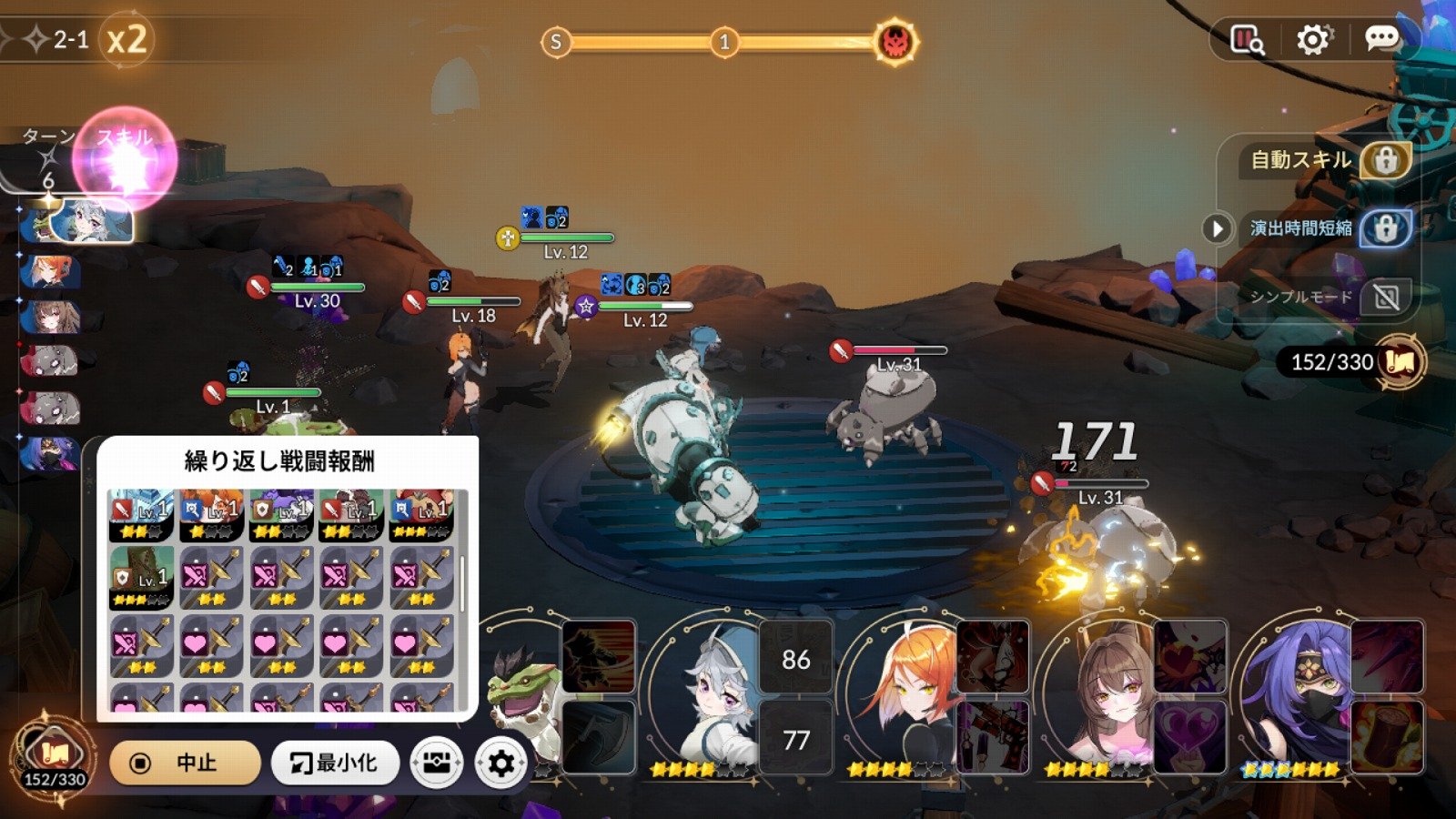Stop the repeat battle with 中止

(185, 763)
